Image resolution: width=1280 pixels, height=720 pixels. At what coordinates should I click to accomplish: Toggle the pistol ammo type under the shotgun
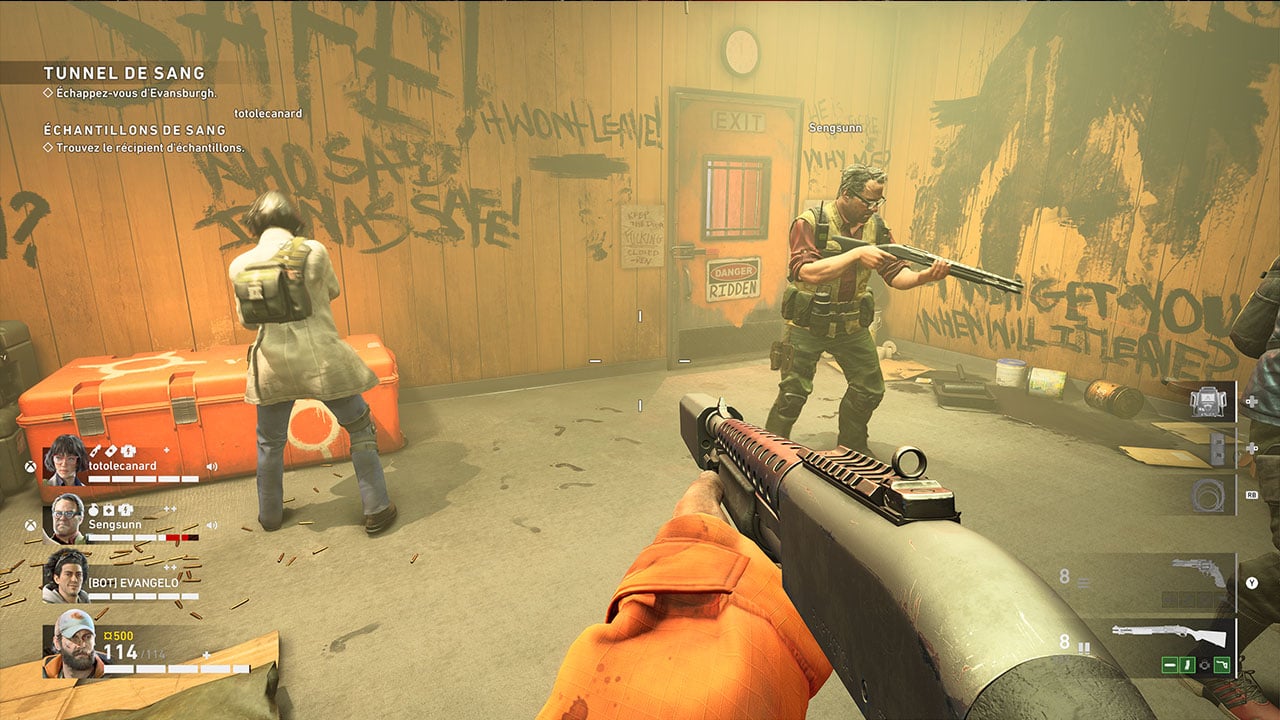pos(1223,663)
